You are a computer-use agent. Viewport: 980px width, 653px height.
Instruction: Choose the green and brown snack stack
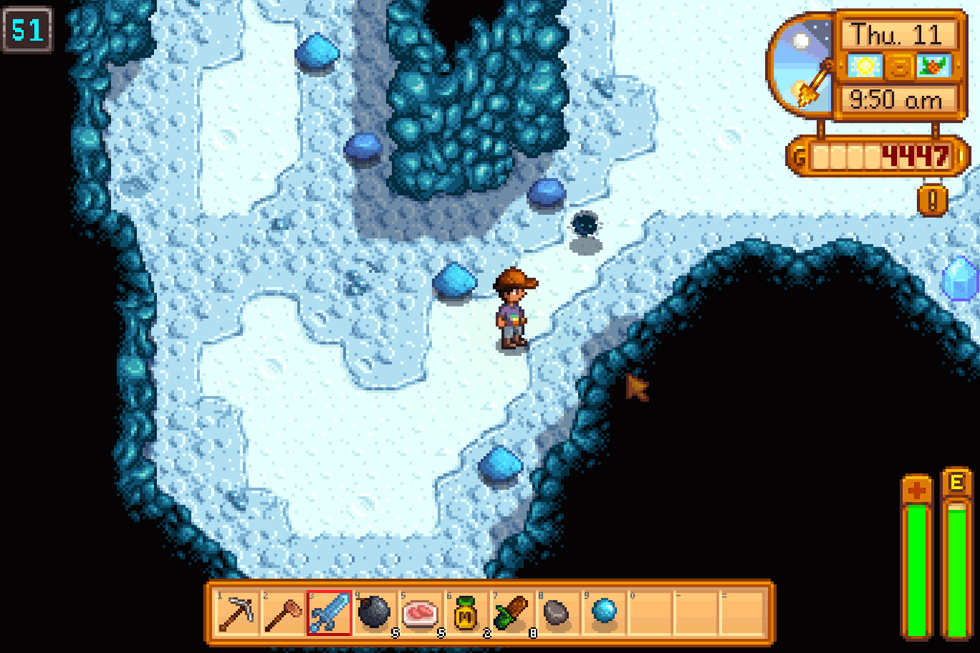513,612
